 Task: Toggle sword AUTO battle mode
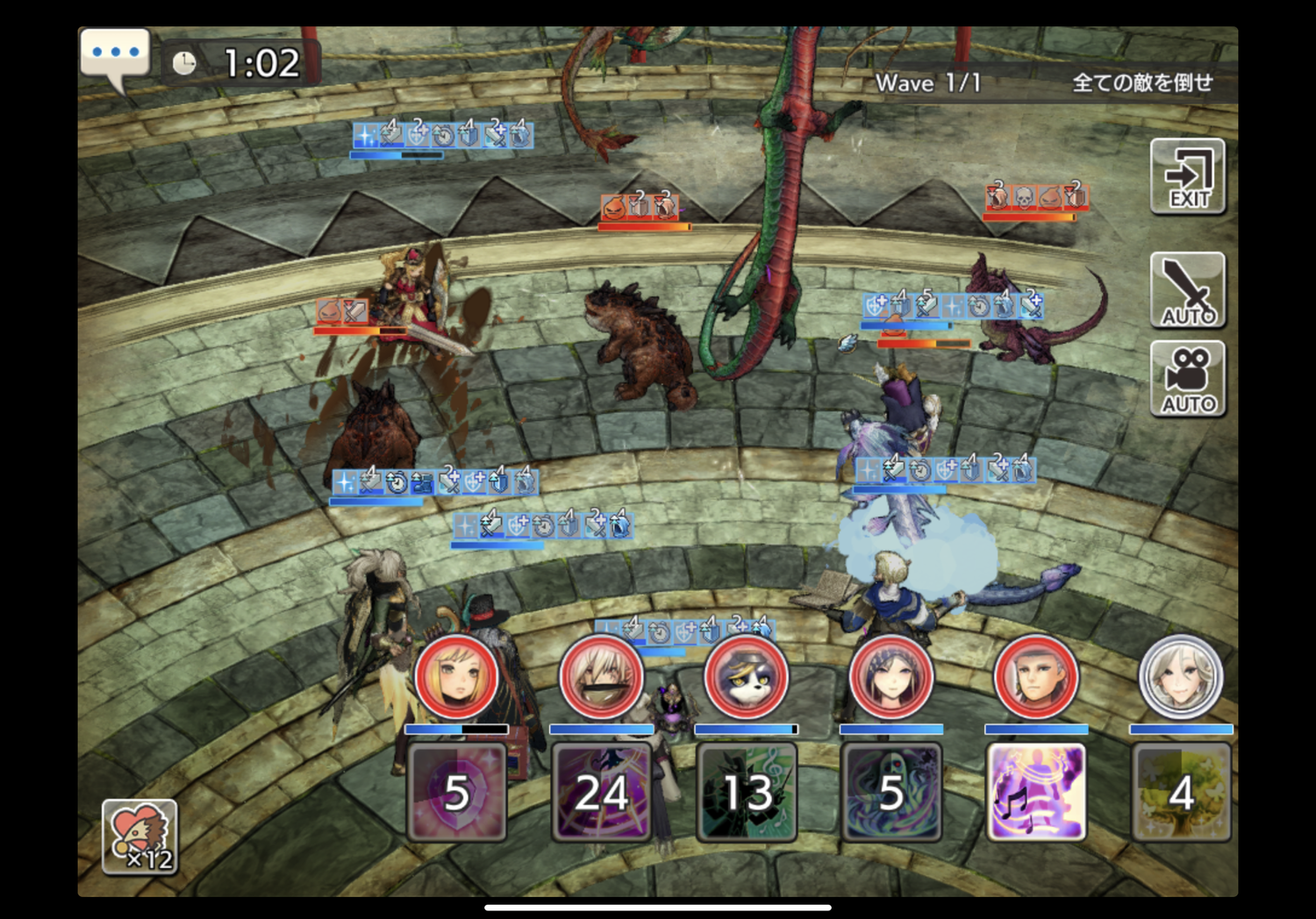tap(1188, 290)
